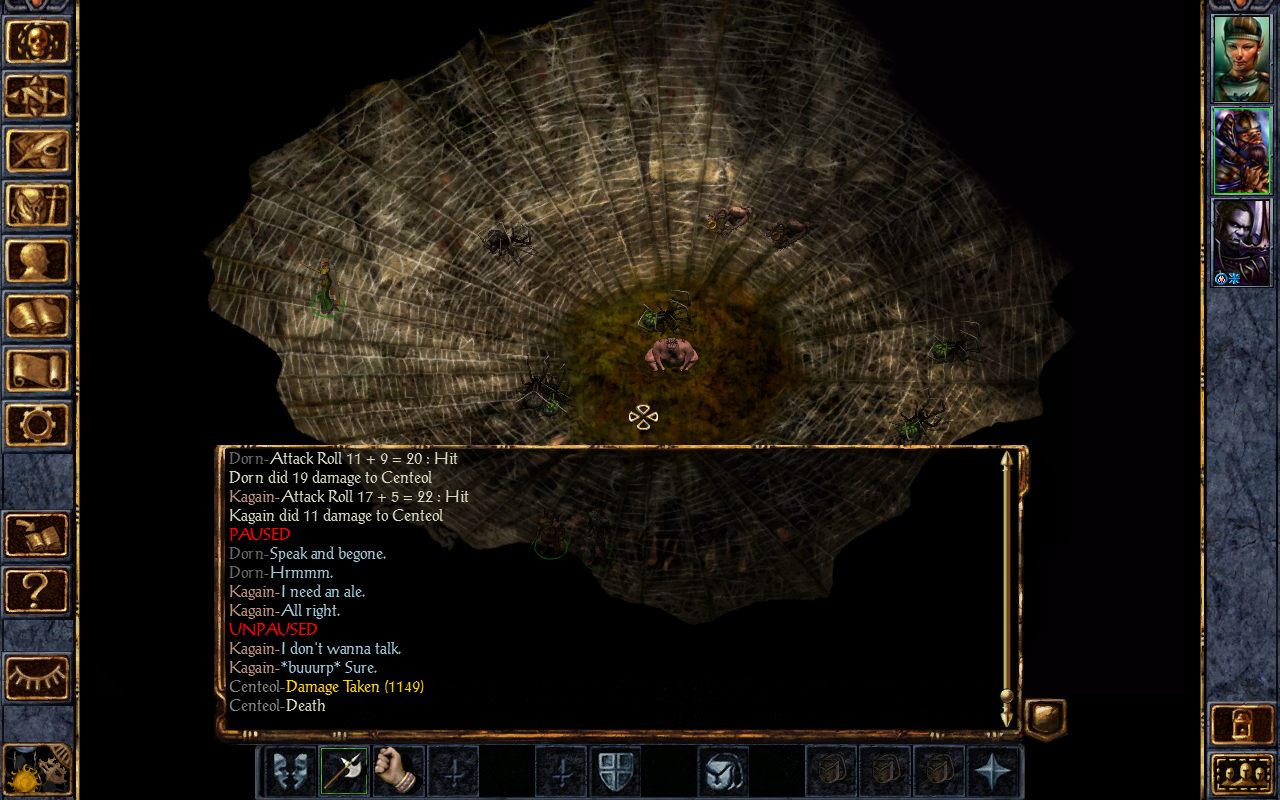
Task: Click the four-pointed star action button
Action: point(994,772)
